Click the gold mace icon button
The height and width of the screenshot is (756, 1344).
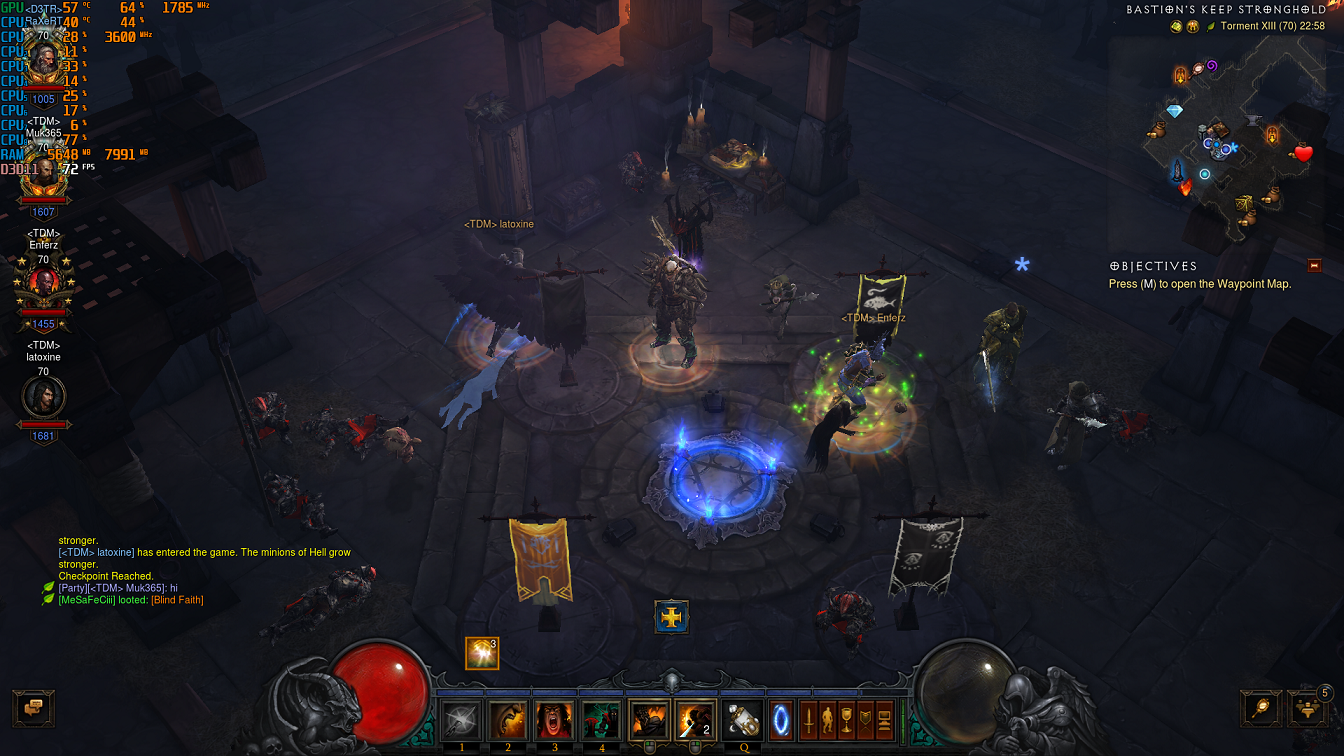click(1259, 707)
